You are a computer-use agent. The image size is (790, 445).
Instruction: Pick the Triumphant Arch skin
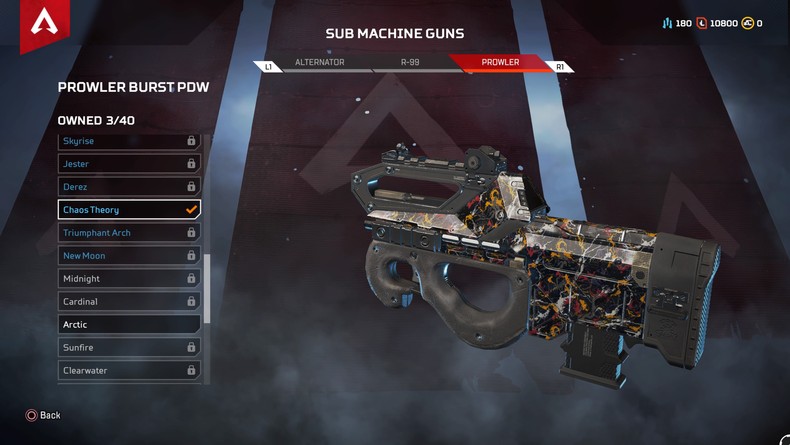(x=129, y=233)
